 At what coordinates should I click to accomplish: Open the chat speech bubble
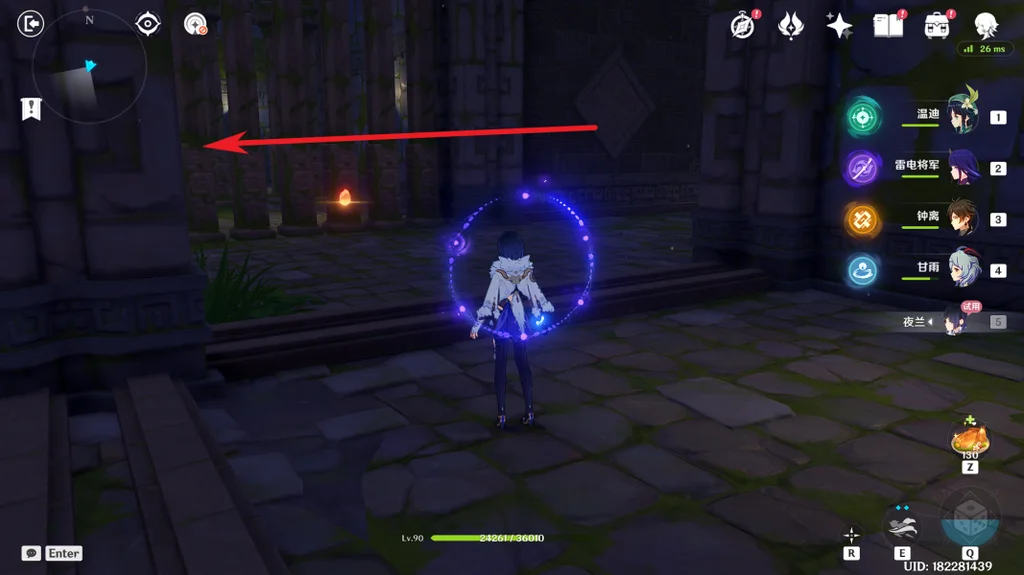click(x=31, y=553)
